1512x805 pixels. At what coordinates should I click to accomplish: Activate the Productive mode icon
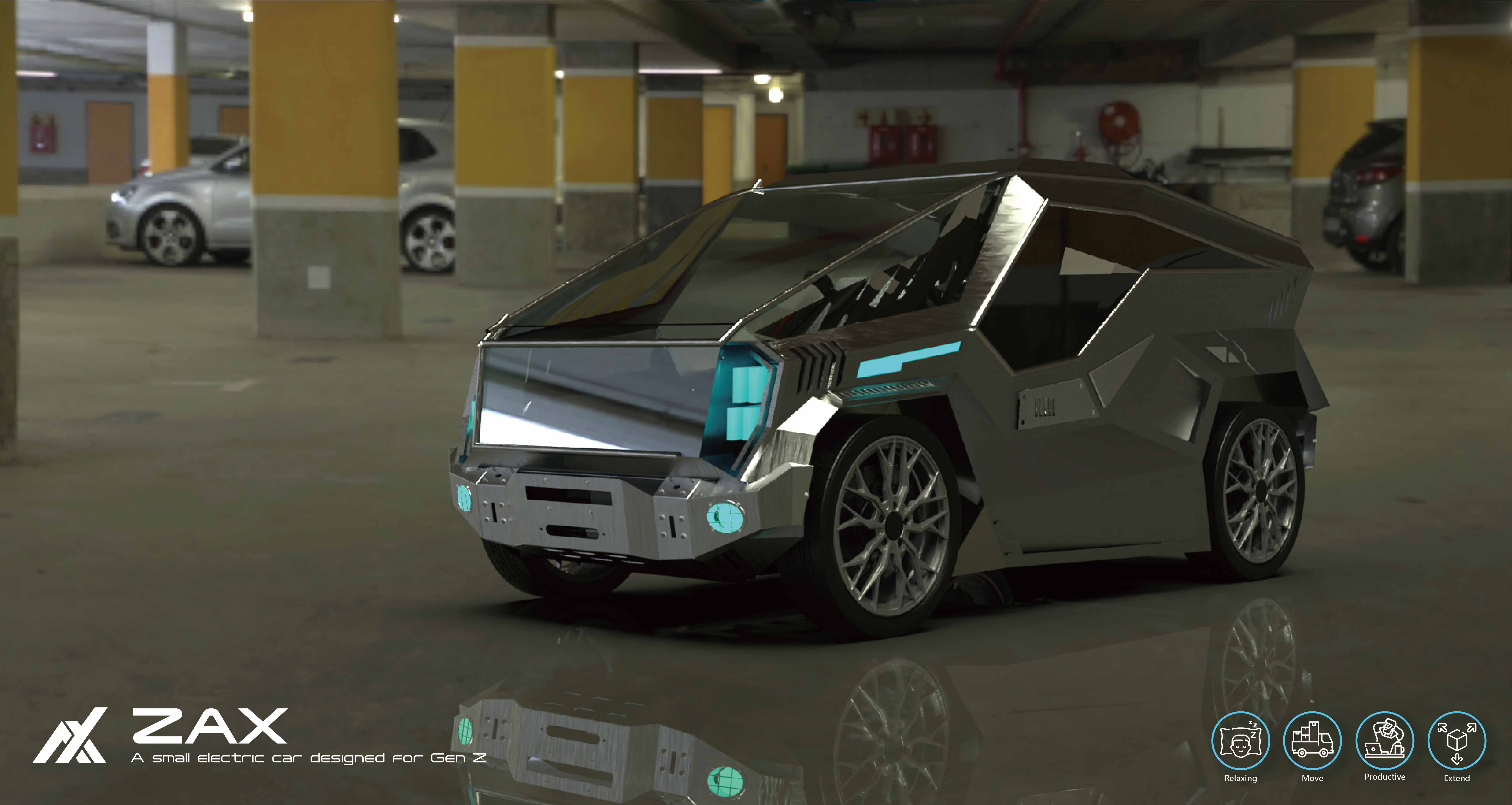pos(1385,740)
